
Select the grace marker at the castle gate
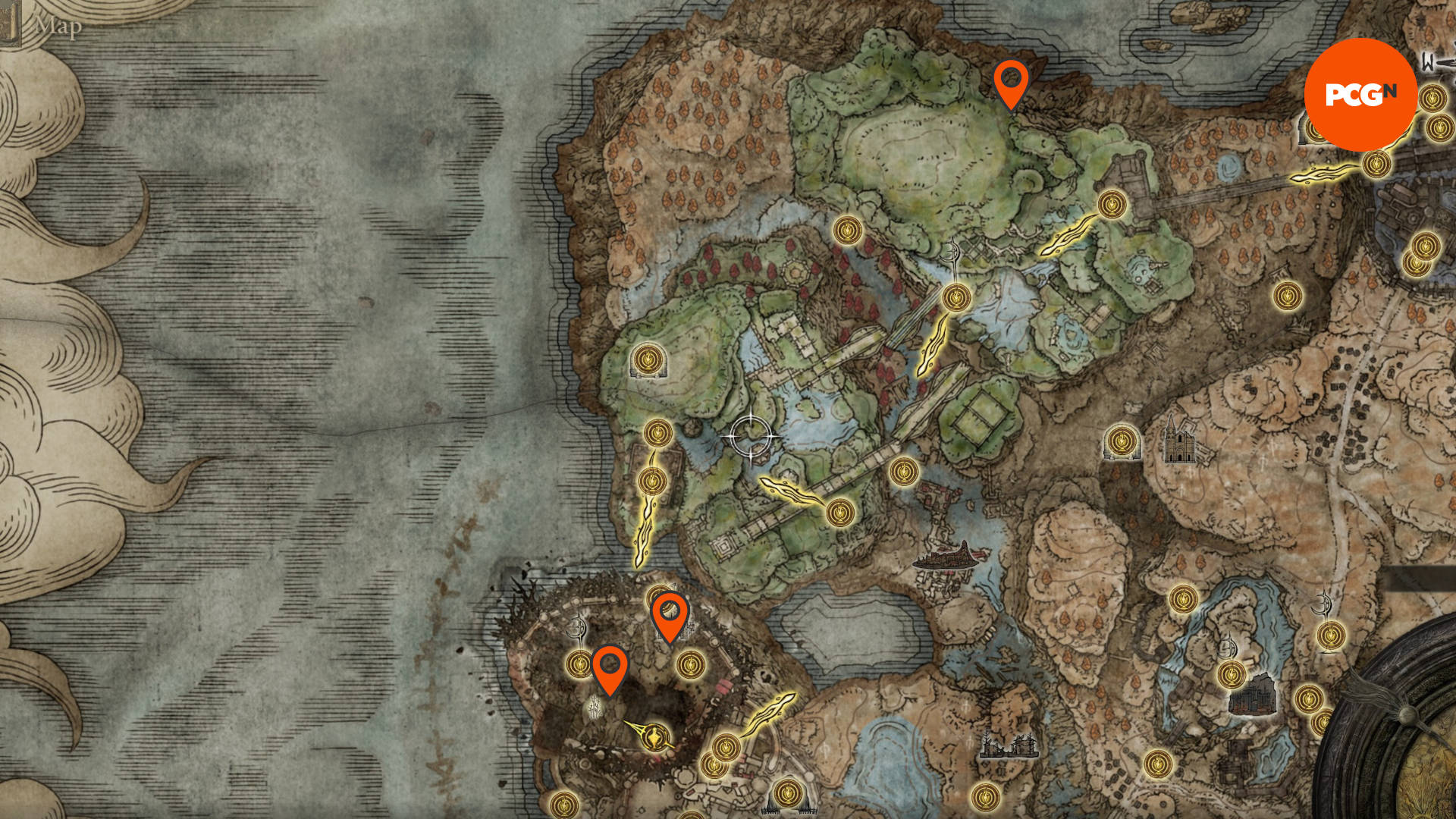1112,205
